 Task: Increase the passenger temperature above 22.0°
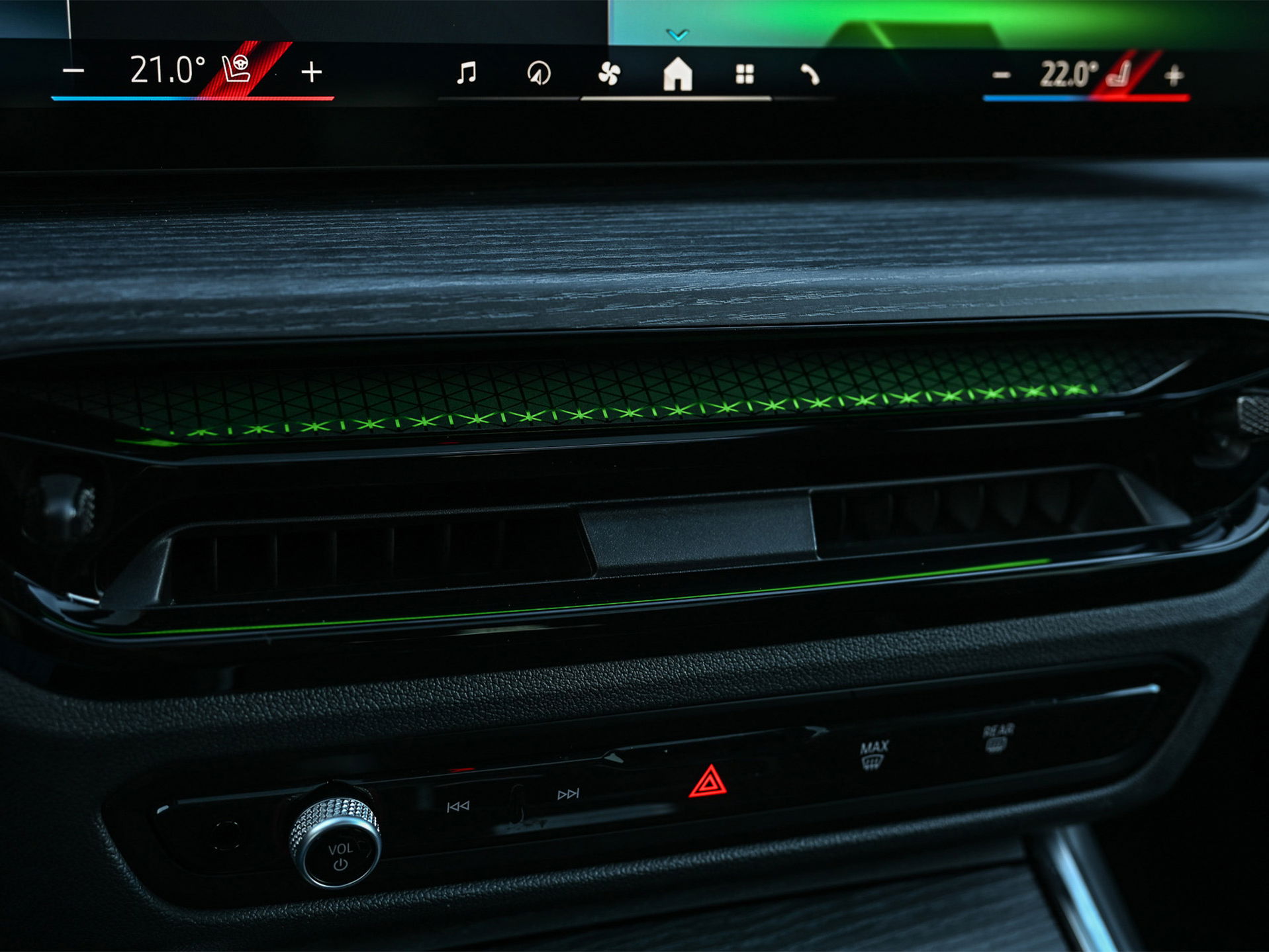click(1174, 76)
